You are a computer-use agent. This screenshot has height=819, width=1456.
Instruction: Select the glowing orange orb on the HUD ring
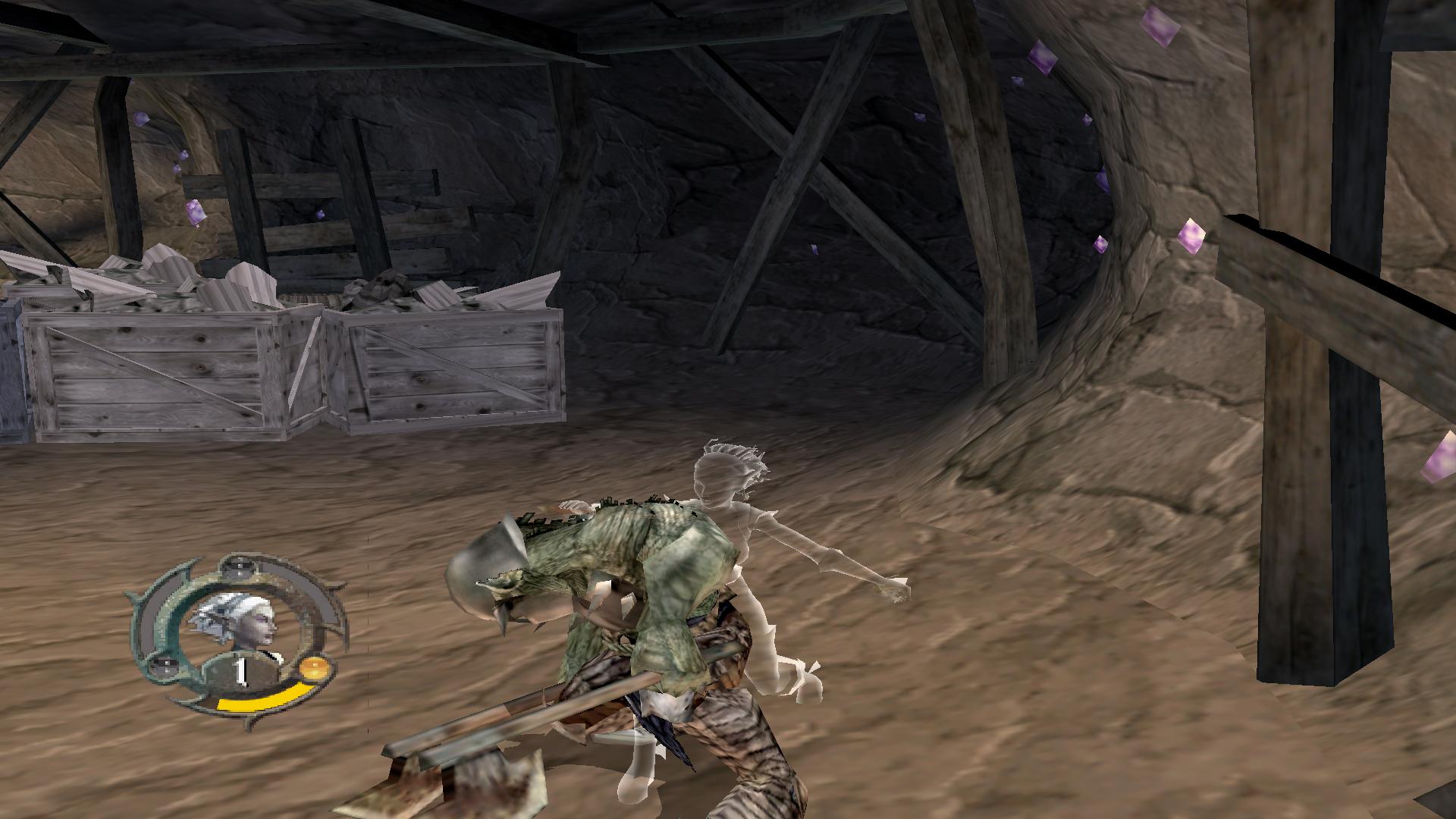pyautogui.click(x=314, y=669)
